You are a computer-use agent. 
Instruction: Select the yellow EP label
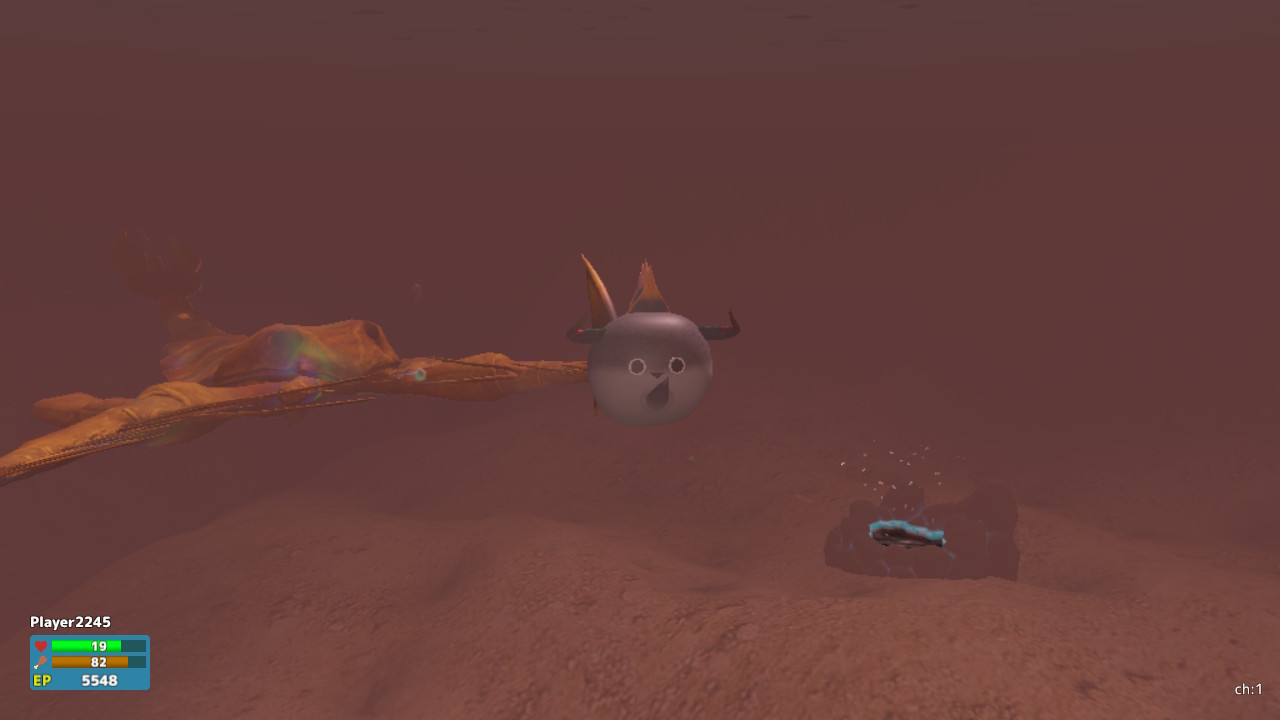click(40, 680)
